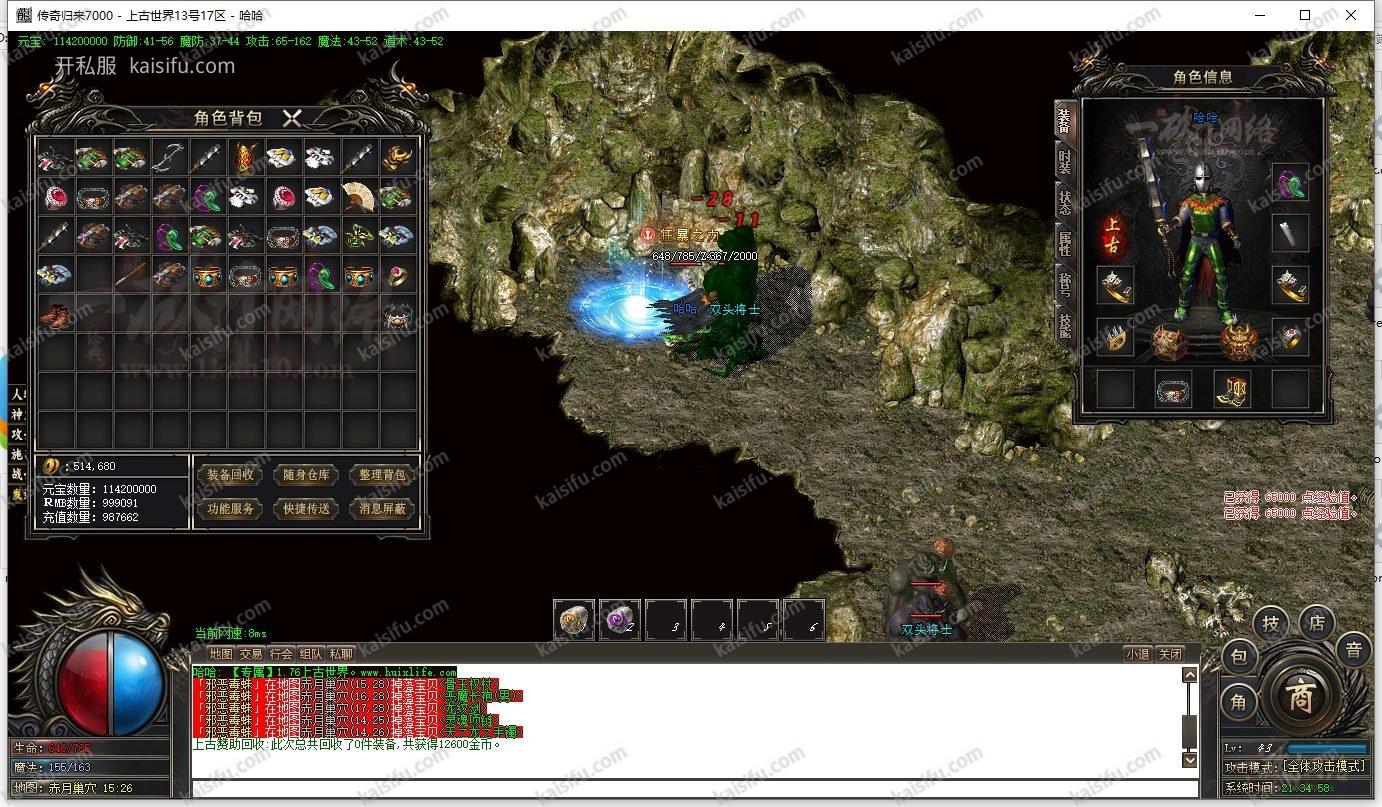Select the folding fan in the bag
The image size is (1382, 807).
pyautogui.click(x=358, y=196)
